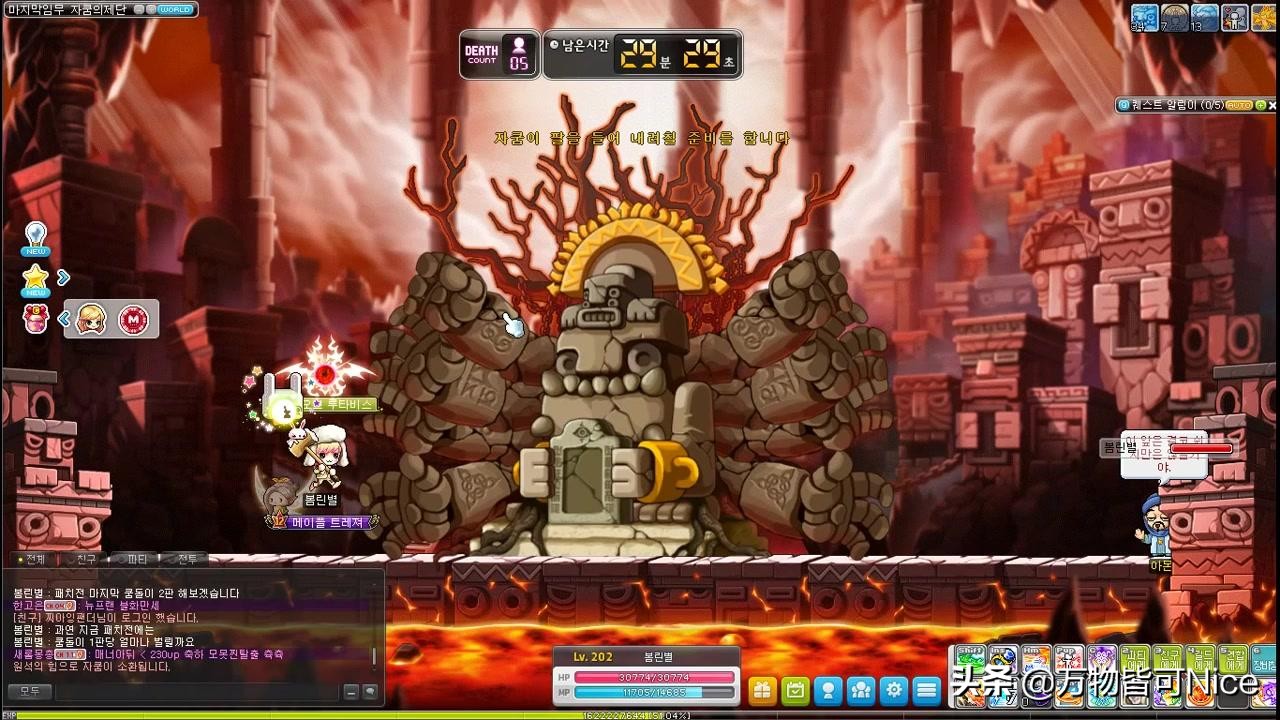1280x720 pixels.
Task: Open the community people menu button
Action: point(861,689)
